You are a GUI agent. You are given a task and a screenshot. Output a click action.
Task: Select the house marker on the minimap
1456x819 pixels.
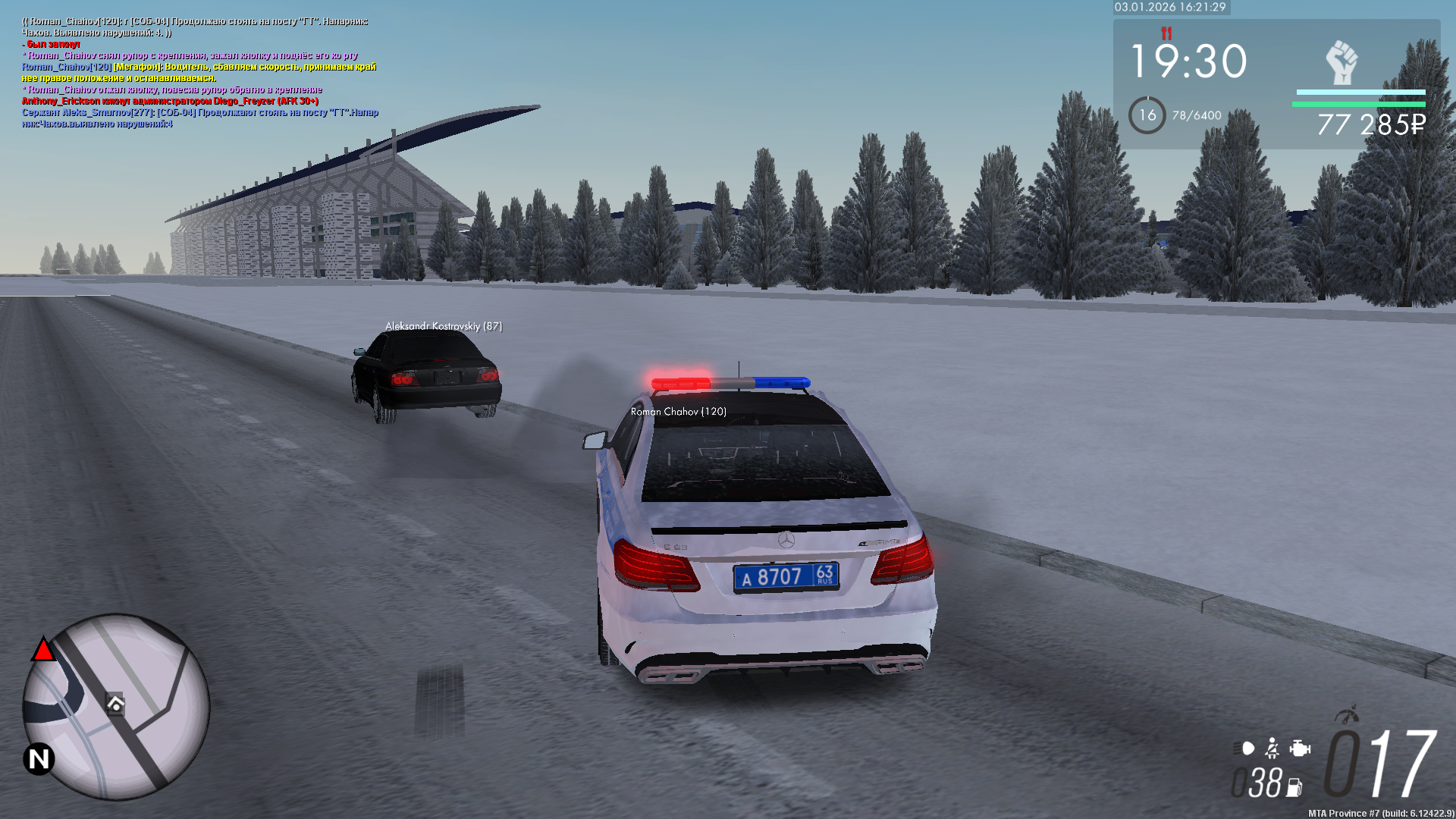pos(115,704)
